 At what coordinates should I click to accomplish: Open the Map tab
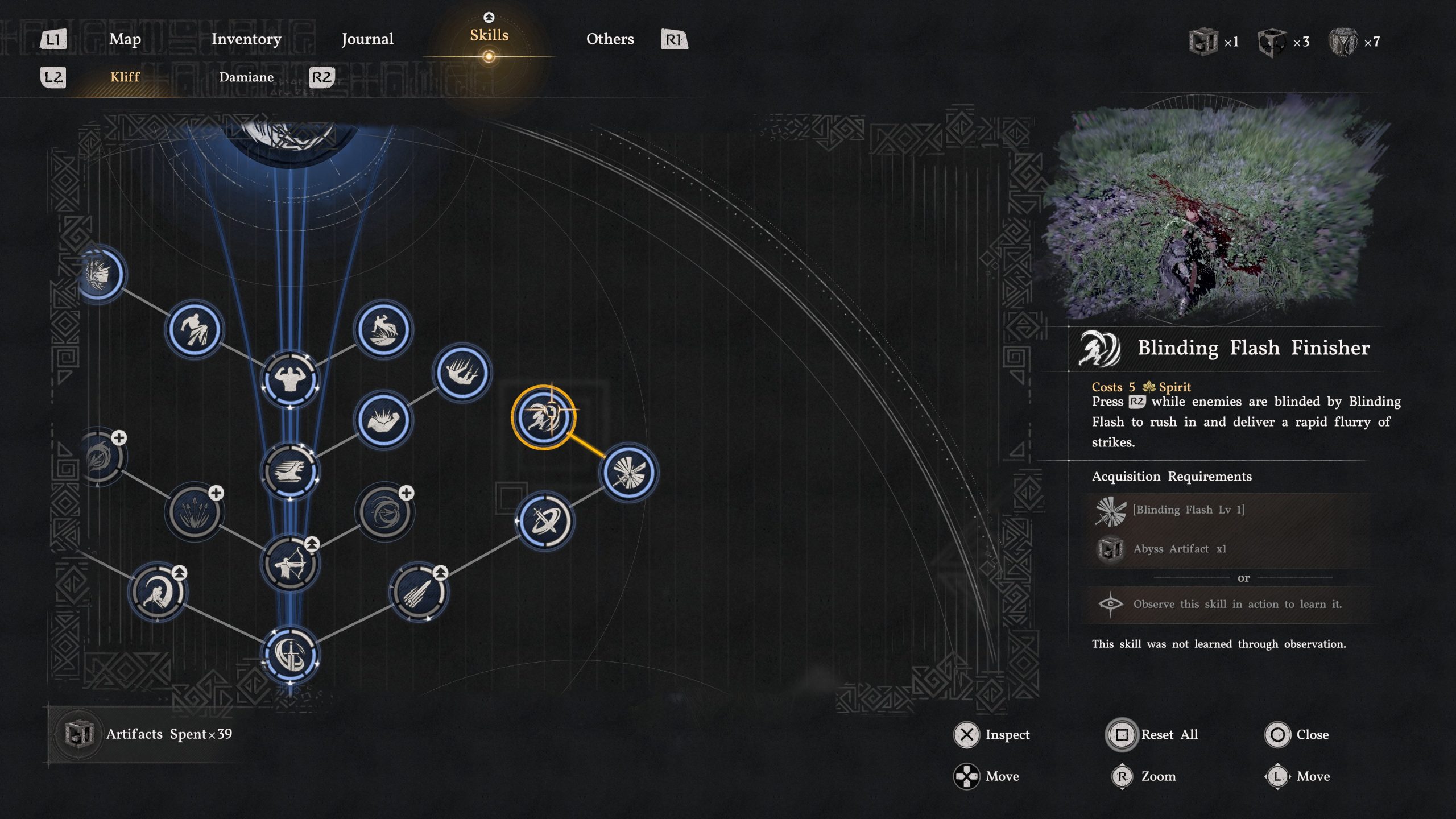point(125,39)
